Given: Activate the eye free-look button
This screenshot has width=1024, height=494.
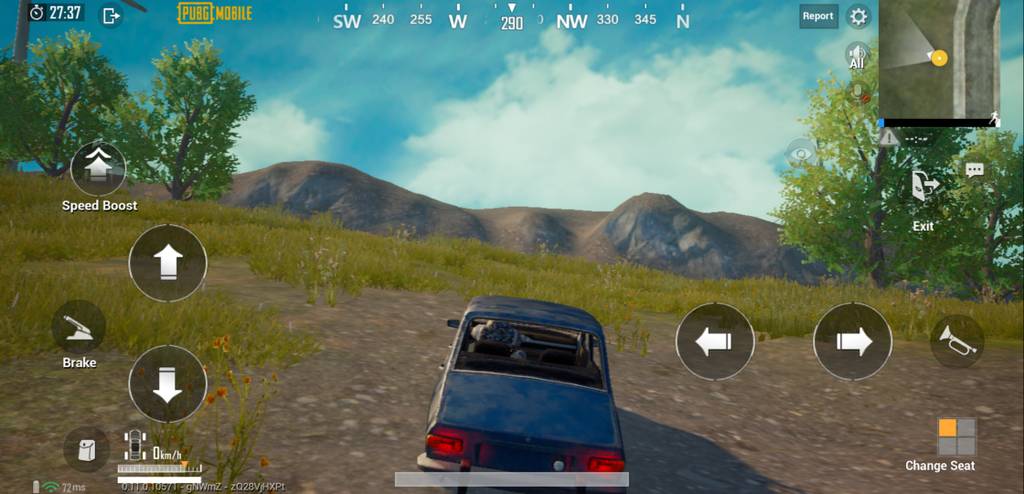Looking at the screenshot, I should click(x=801, y=152).
